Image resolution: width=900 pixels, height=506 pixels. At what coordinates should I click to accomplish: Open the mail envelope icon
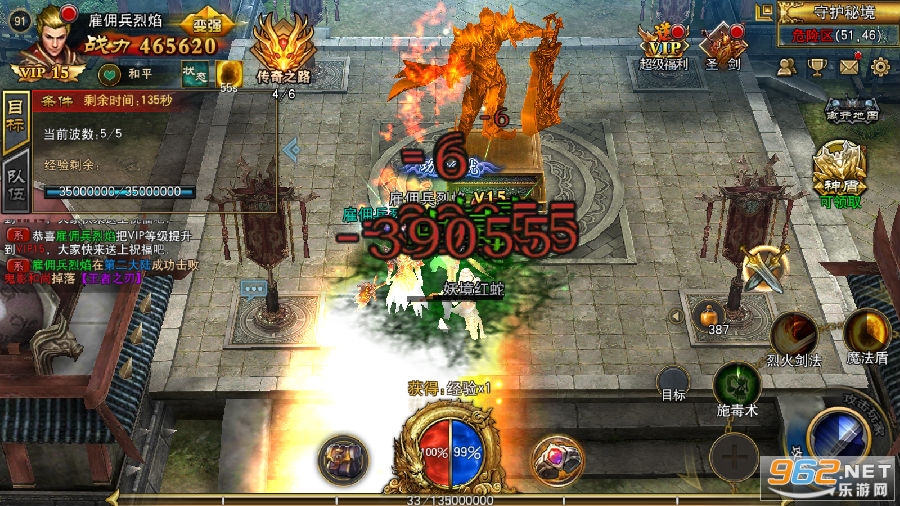click(x=849, y=67)
